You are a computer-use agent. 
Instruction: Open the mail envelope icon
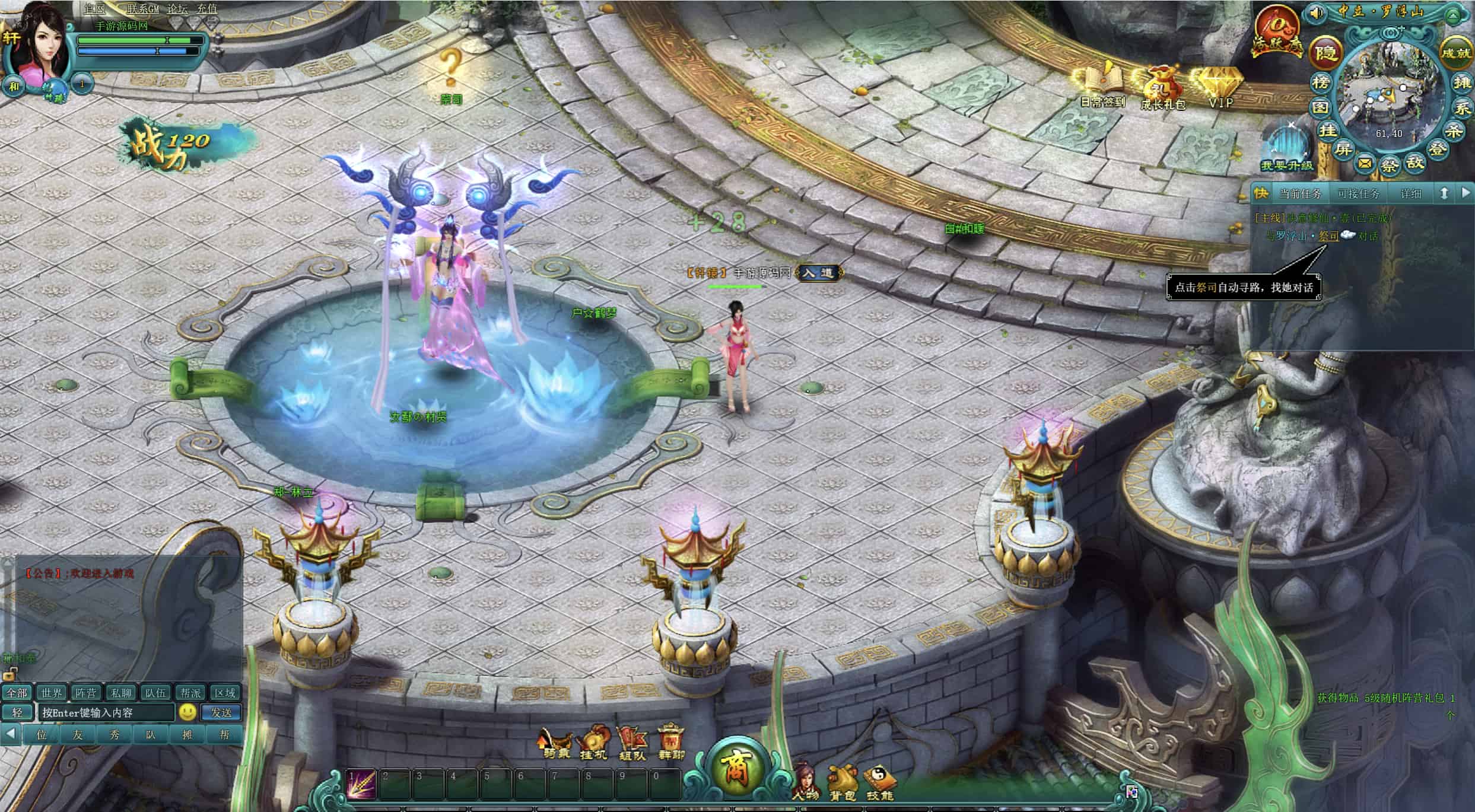click(1365, 162)
